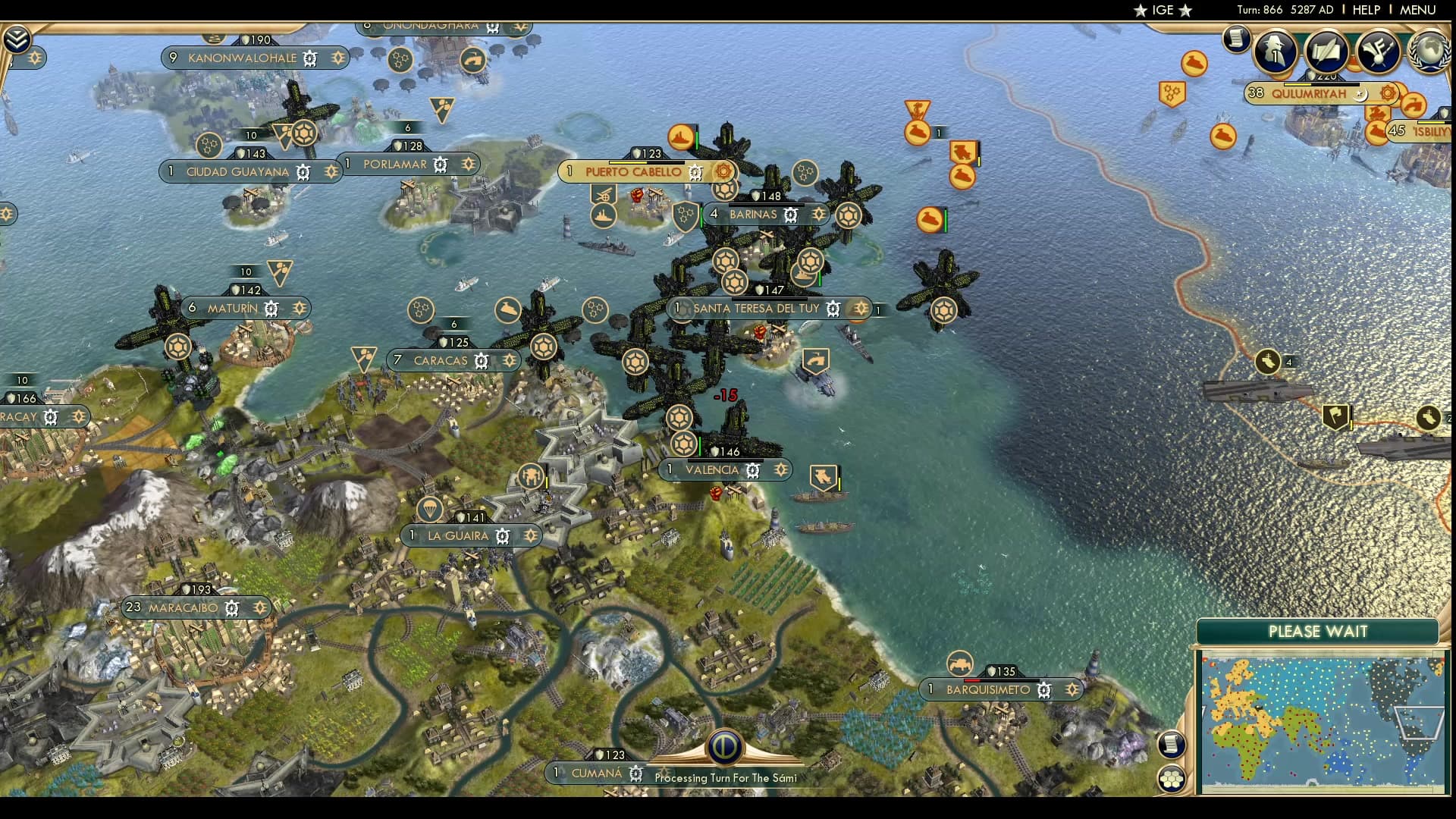The width and height of the screenshot is (1456, 819).
Task: Toggle Strategic View with the hex grid icon
Action: click(1171, 779)
